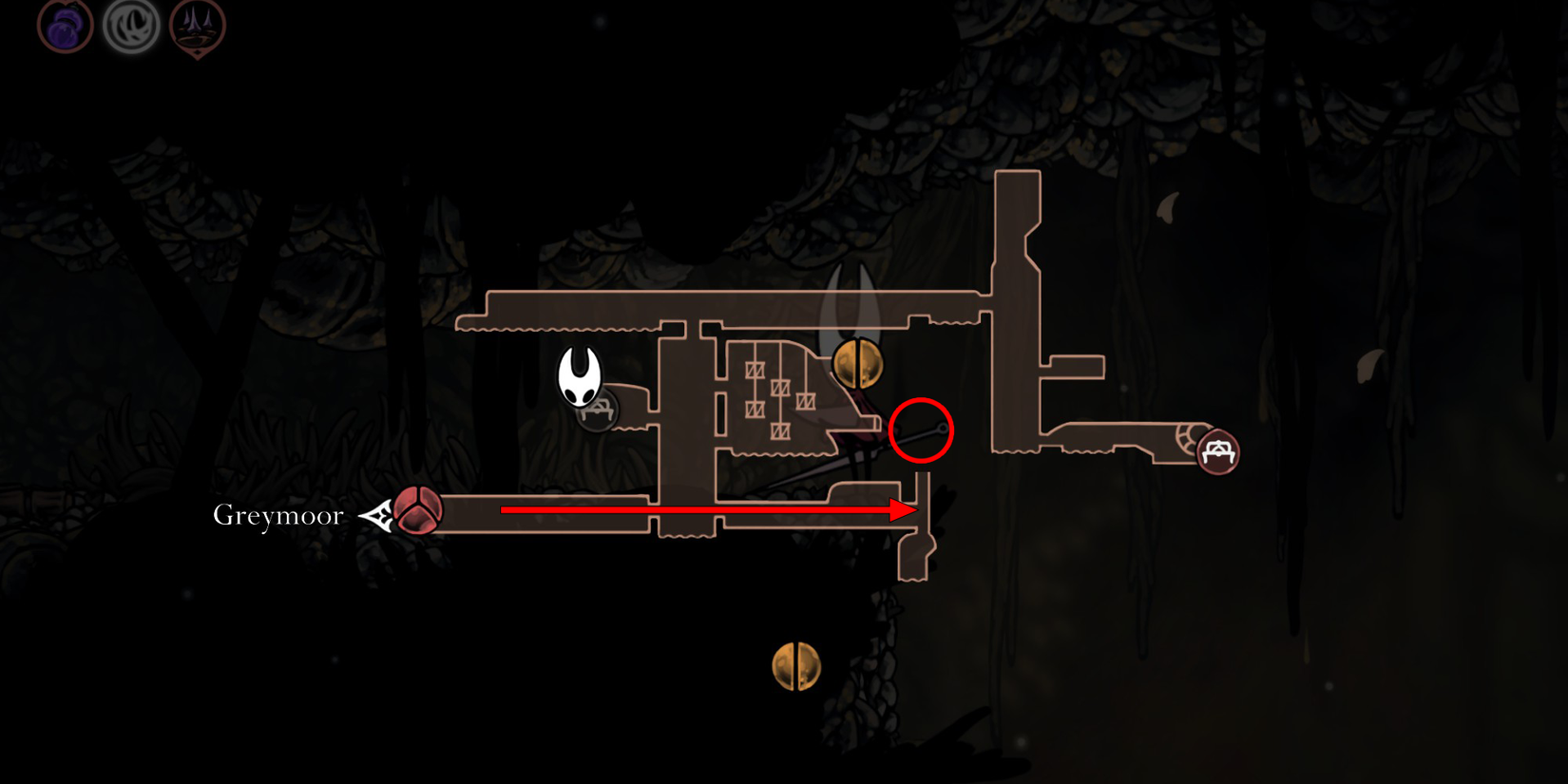Click the Greymoor text label
The height and width of the screenshot is (784, 1568).
click(x=277, y=514)
